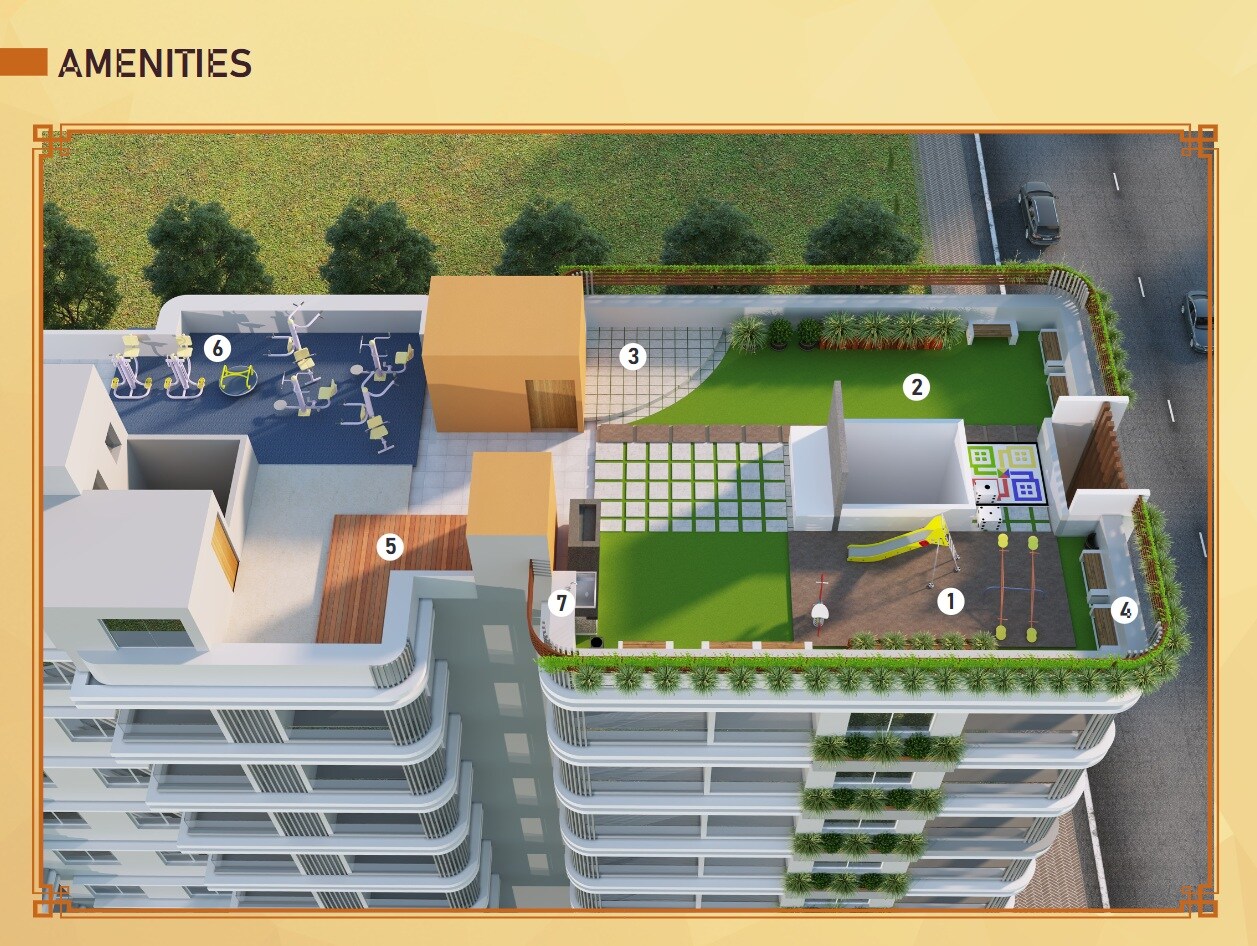Click the number 2 marker on the lawn
This screenshot has width=1257, height=946.
(x=915, y=387)
